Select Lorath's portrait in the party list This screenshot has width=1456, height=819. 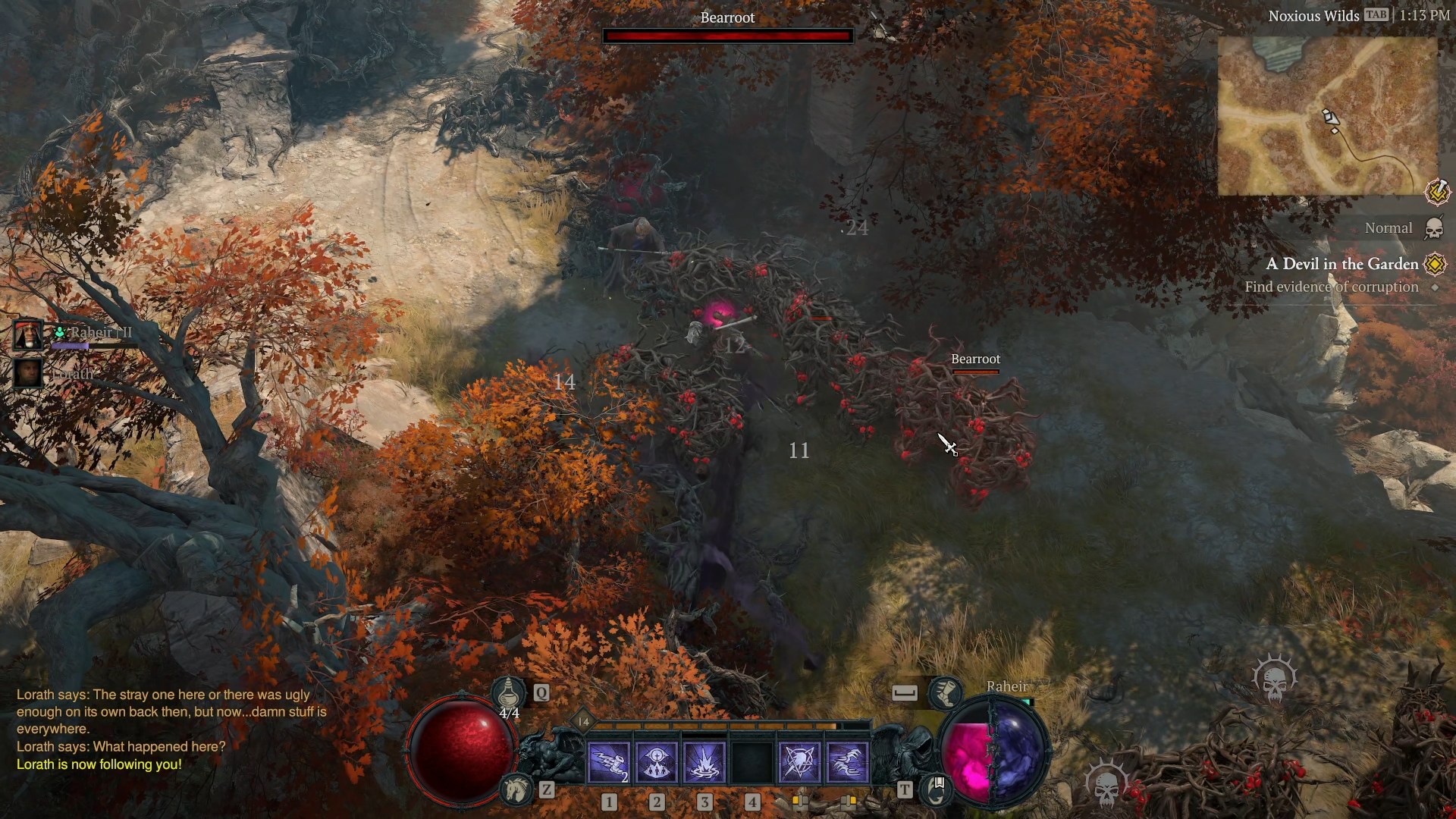(x=27, y=372)
